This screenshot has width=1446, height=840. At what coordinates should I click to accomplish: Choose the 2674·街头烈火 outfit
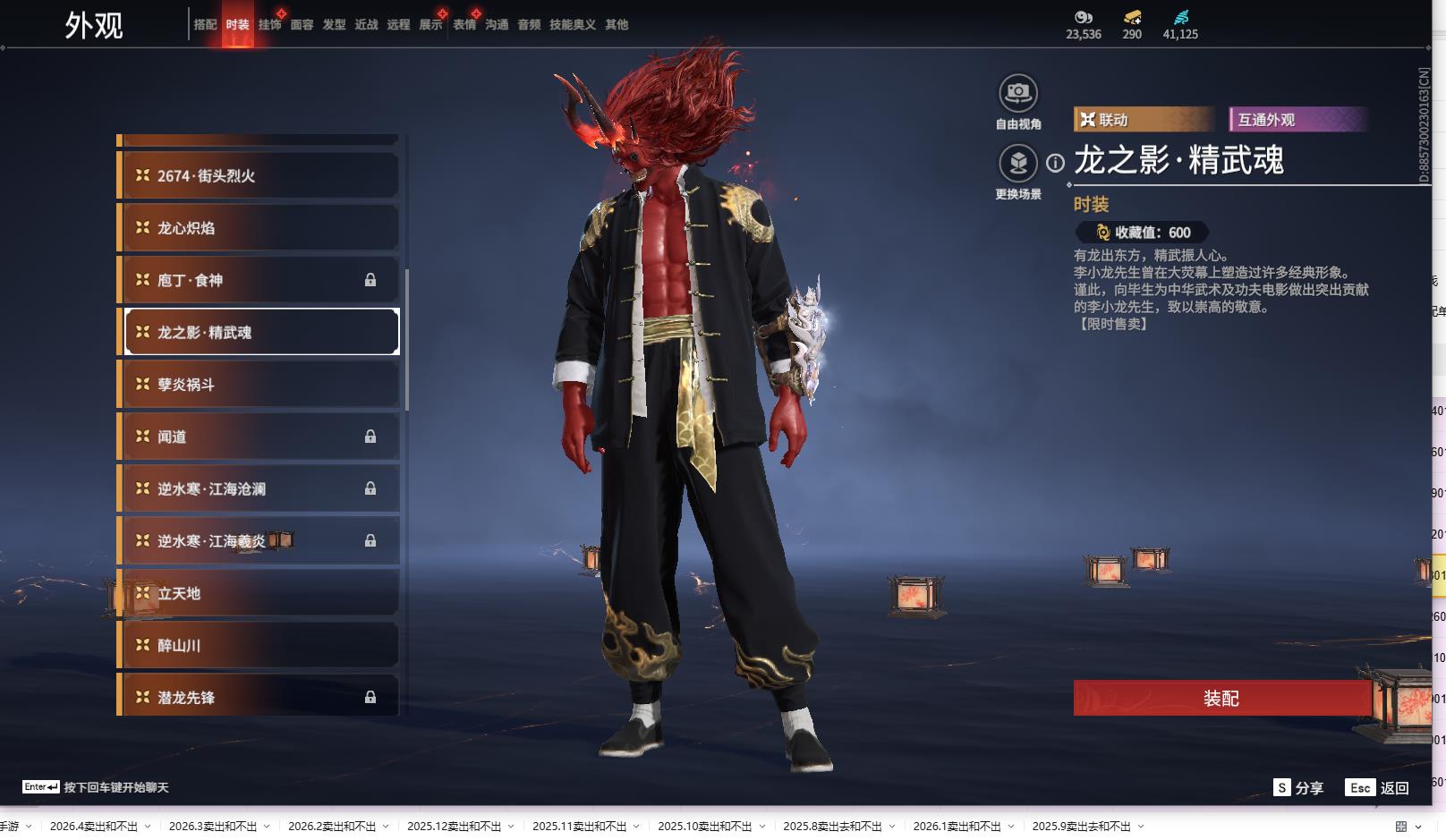[x=259, y=176]
